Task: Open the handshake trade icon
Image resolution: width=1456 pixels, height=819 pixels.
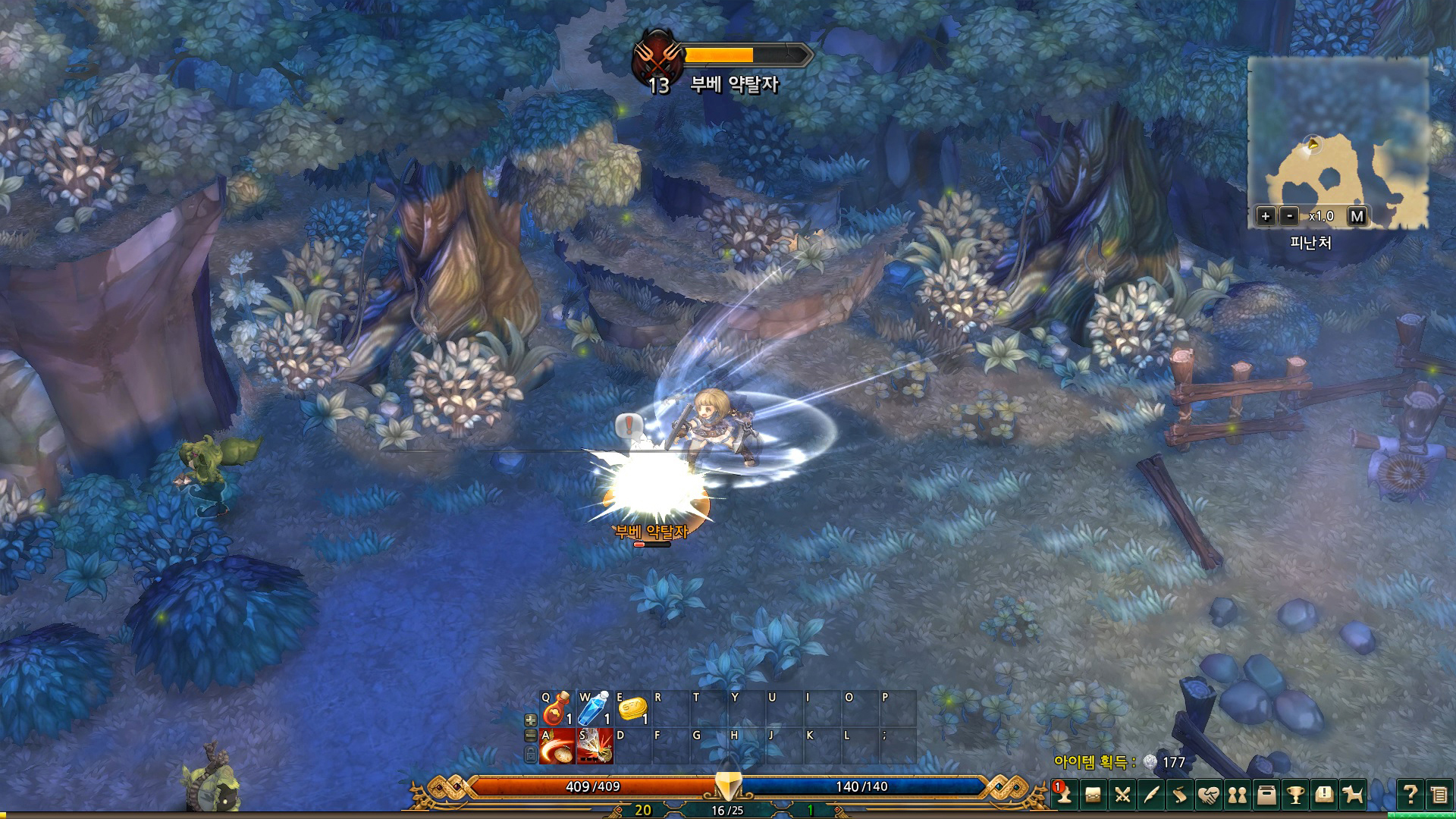Action: click(1209, 795)
